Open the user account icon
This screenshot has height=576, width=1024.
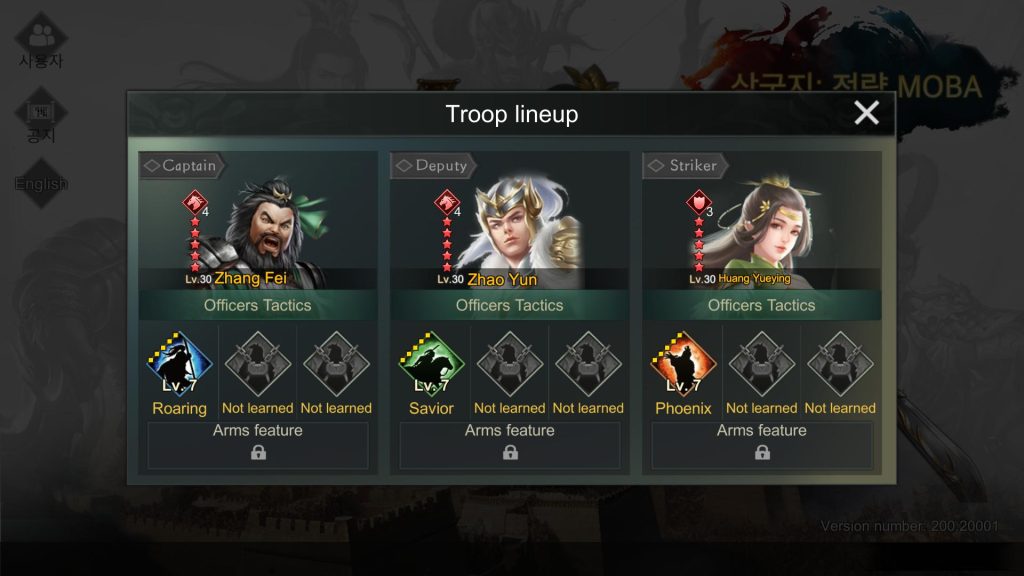pyautogui.click(x=41, y=40)
